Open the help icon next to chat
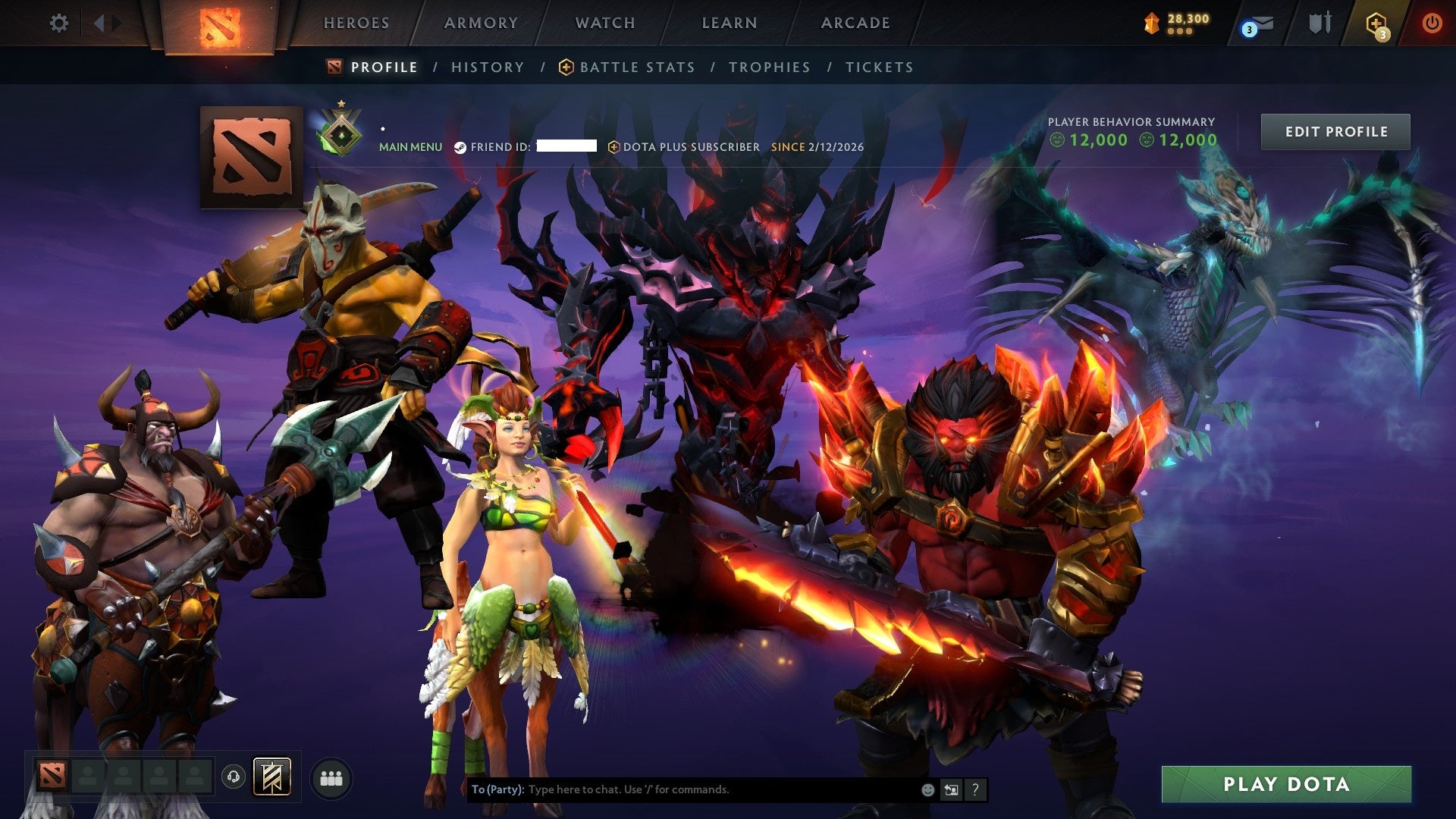 (975, 789)
